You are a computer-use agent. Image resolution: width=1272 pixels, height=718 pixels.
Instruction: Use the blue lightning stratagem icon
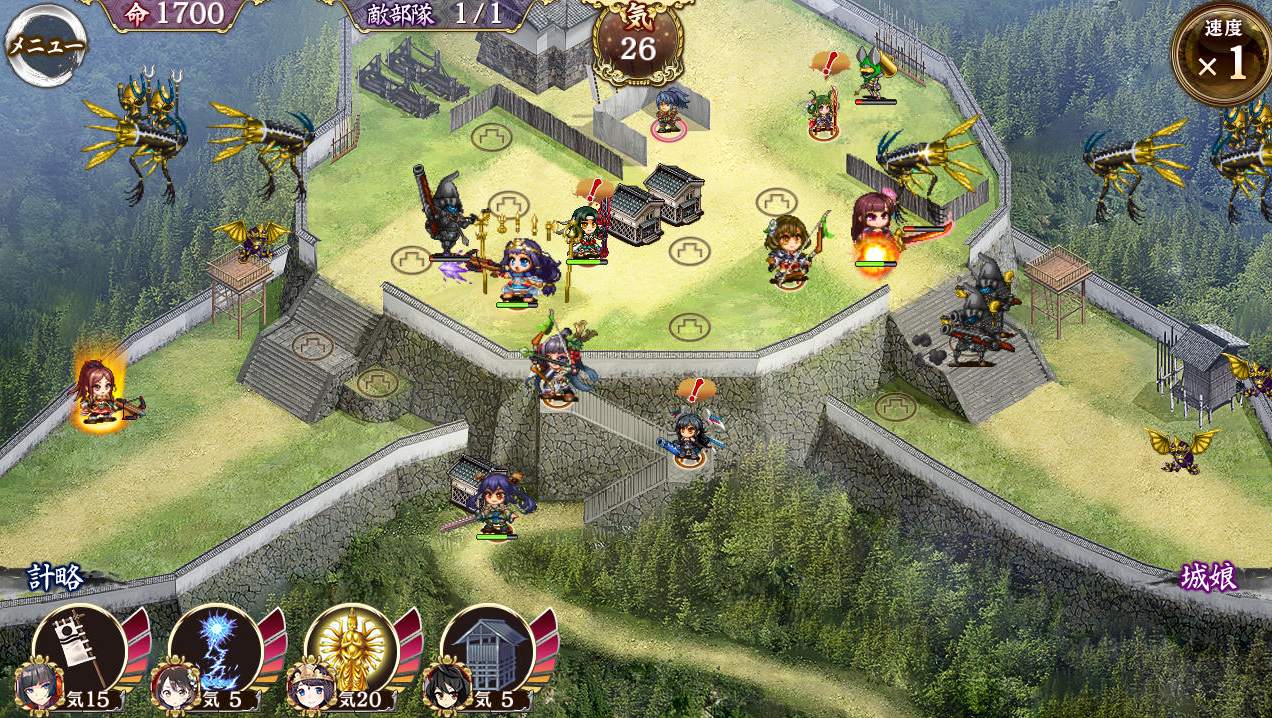(215, 652)
